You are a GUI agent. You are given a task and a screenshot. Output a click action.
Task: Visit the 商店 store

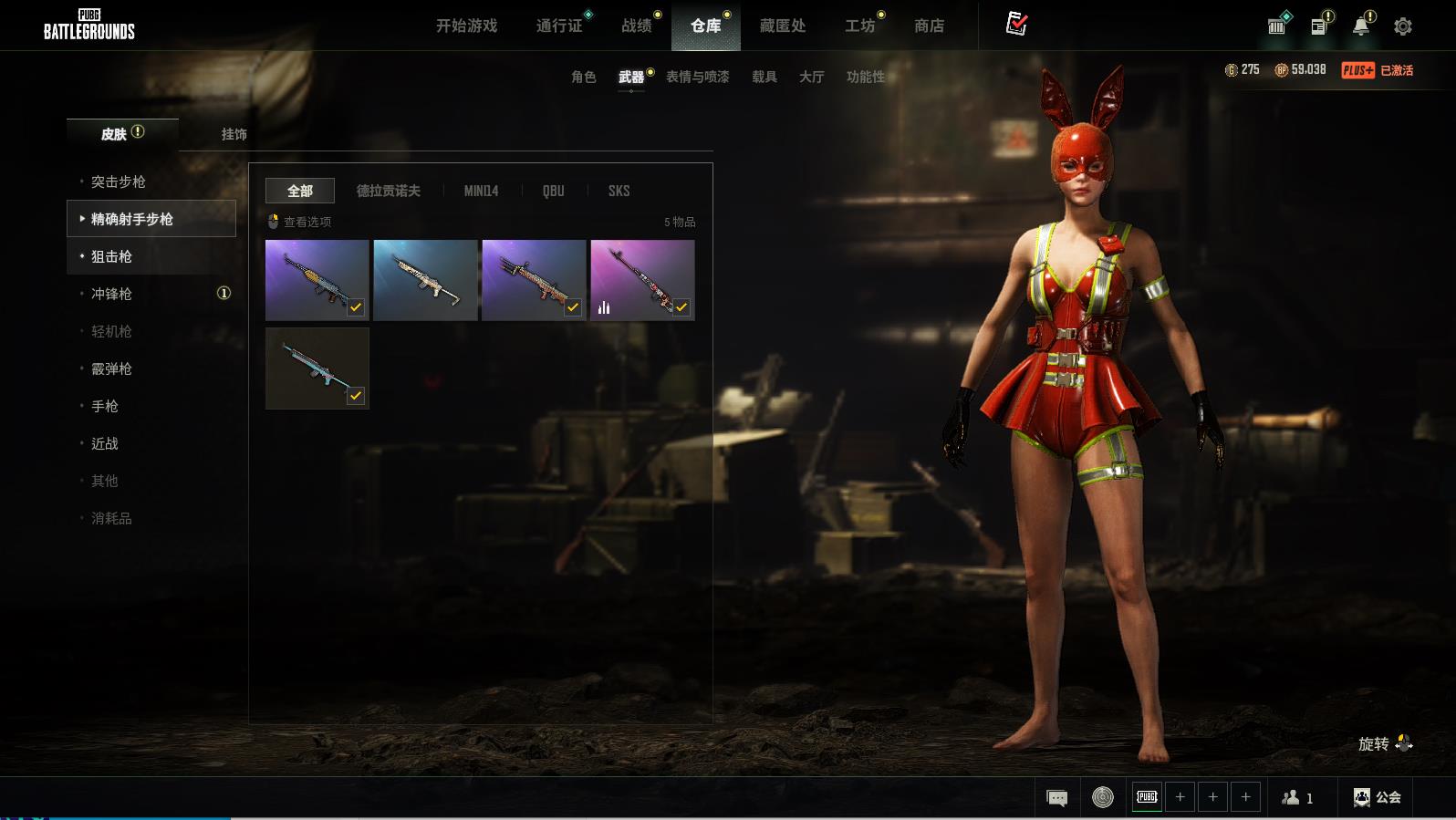929,26
